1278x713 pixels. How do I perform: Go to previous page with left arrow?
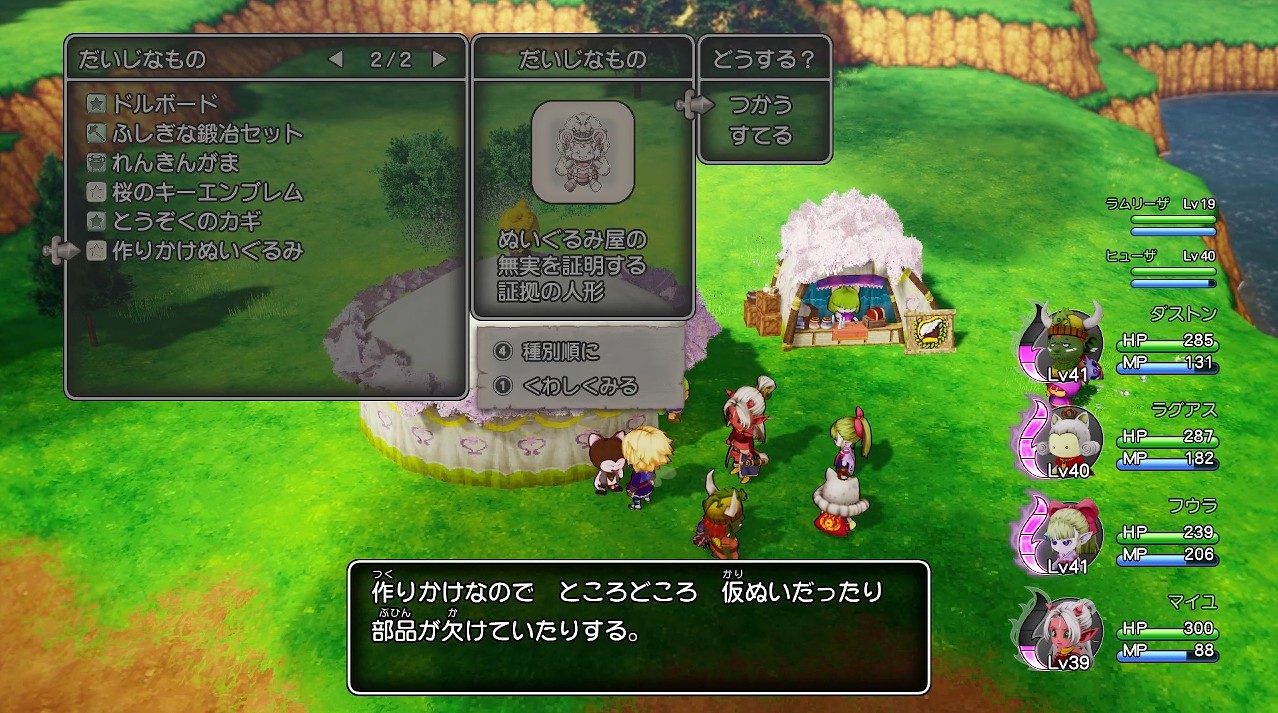pyautogui.click(x=336, y=60)
